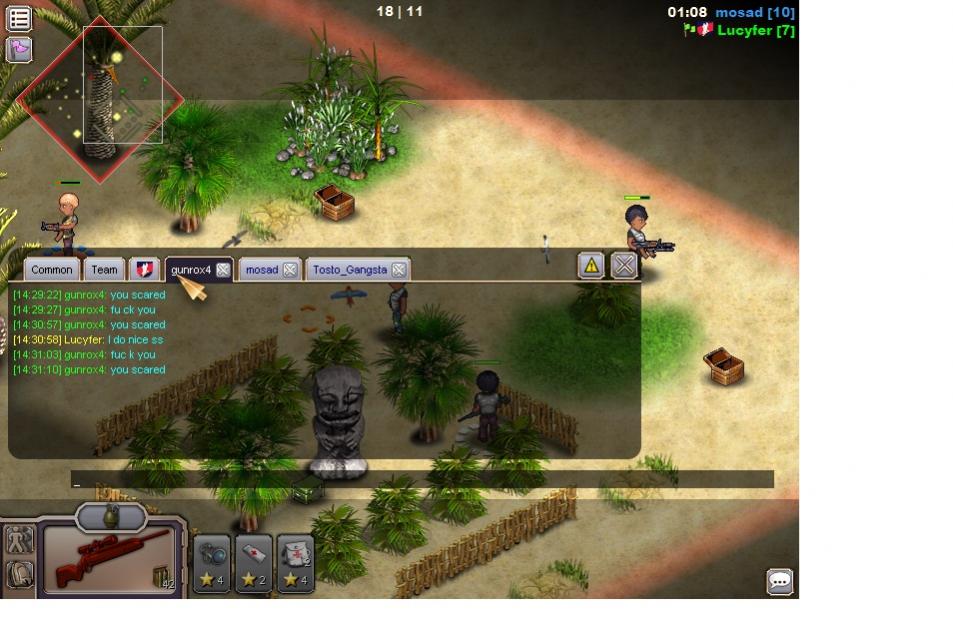Switch to the Common chat tab
This screenshot has width=953, height=618.
coord(51,269)
